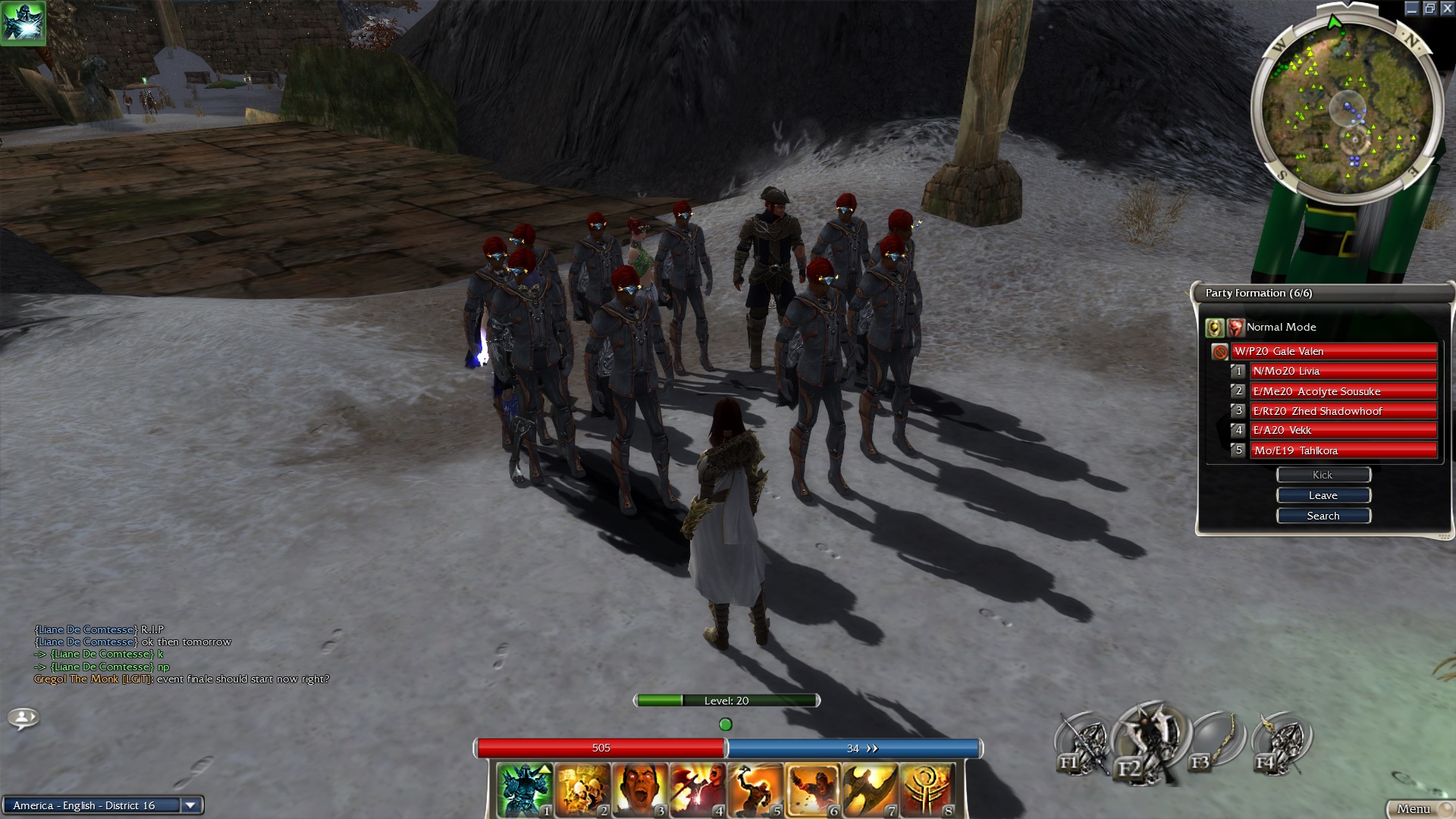Screen dimensions: 1456x819
Task: Open the chat speech bubble icon
Action: click(x=23, y=717)
